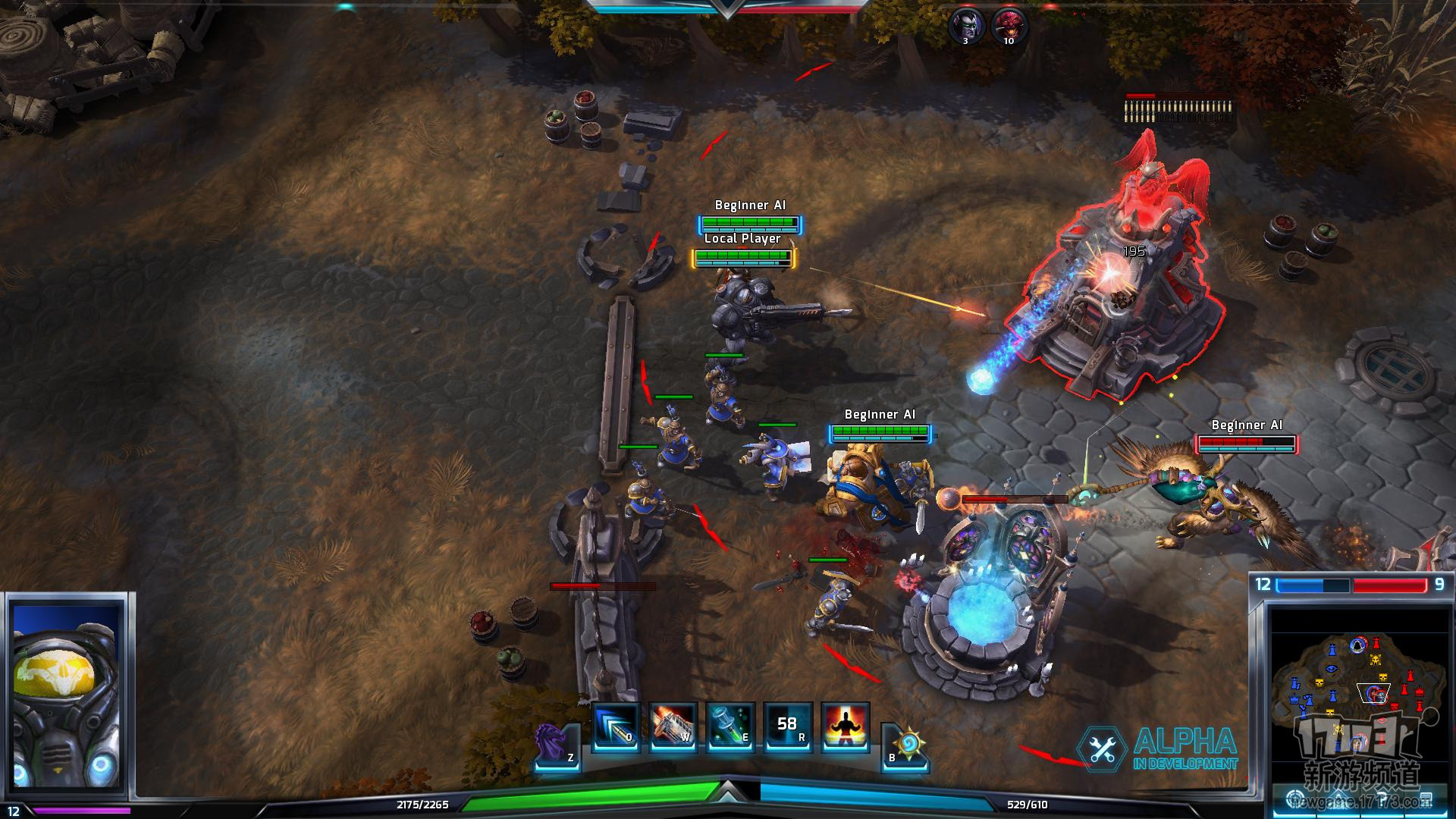Use the flaming rifle W ability
1456x819 pixels.
(673, 727)
